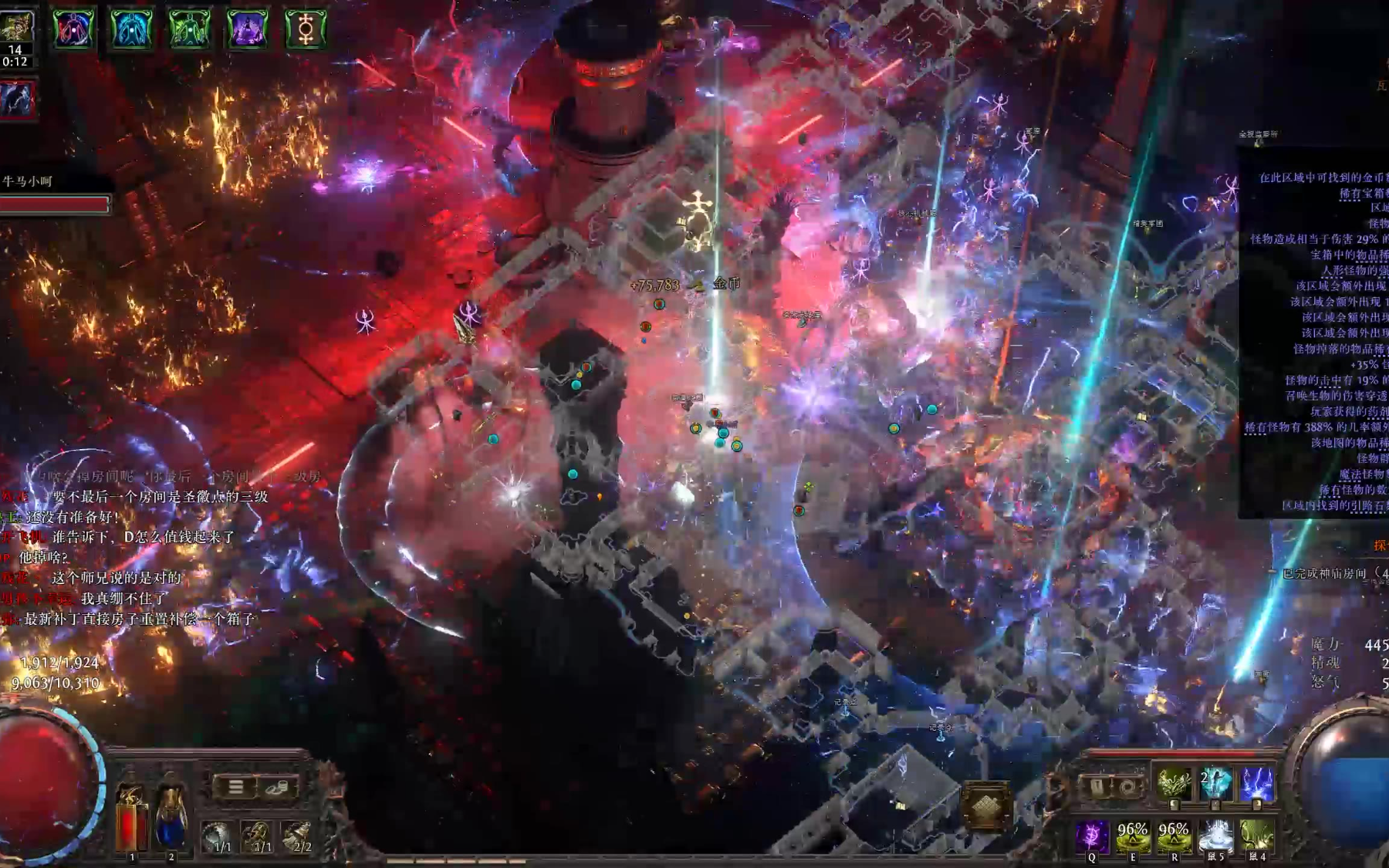Click the swirl portal button
Screen dimensions: 1389x868
click(1127, 787)
